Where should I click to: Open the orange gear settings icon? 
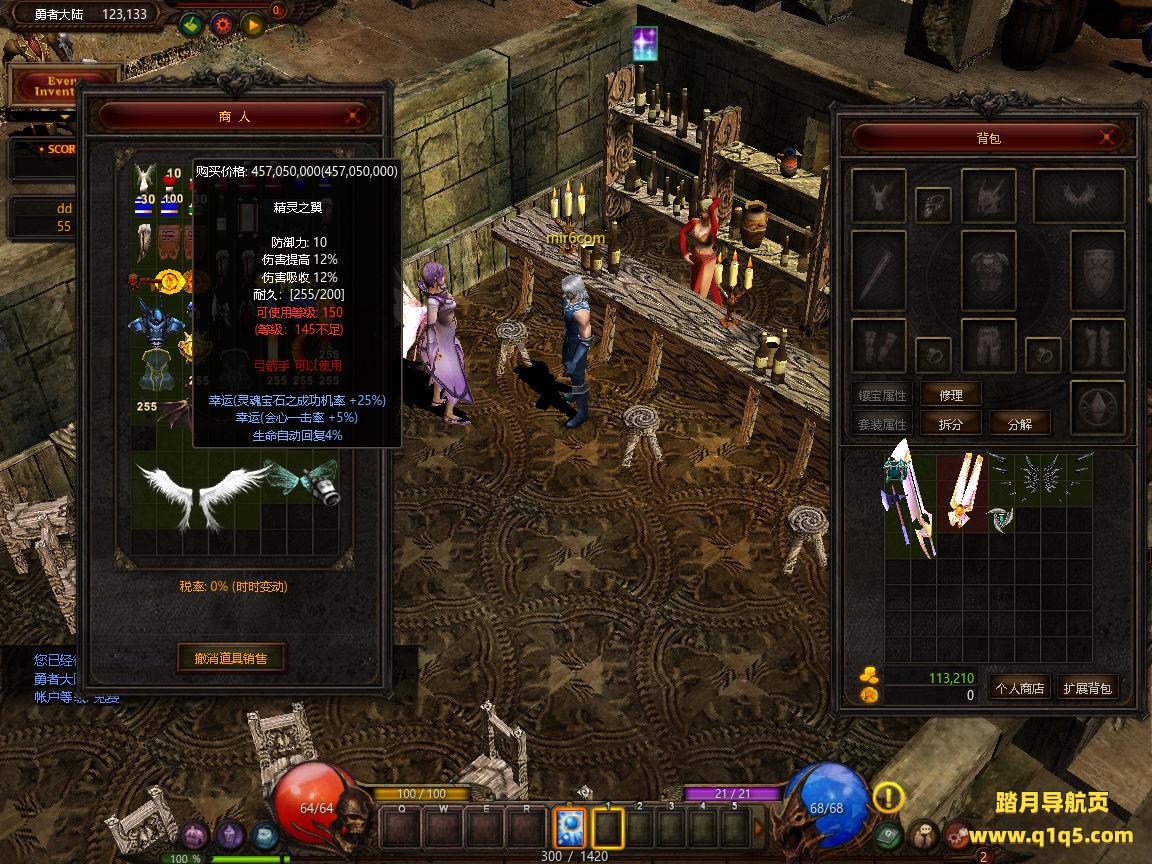tap(221, 22)
